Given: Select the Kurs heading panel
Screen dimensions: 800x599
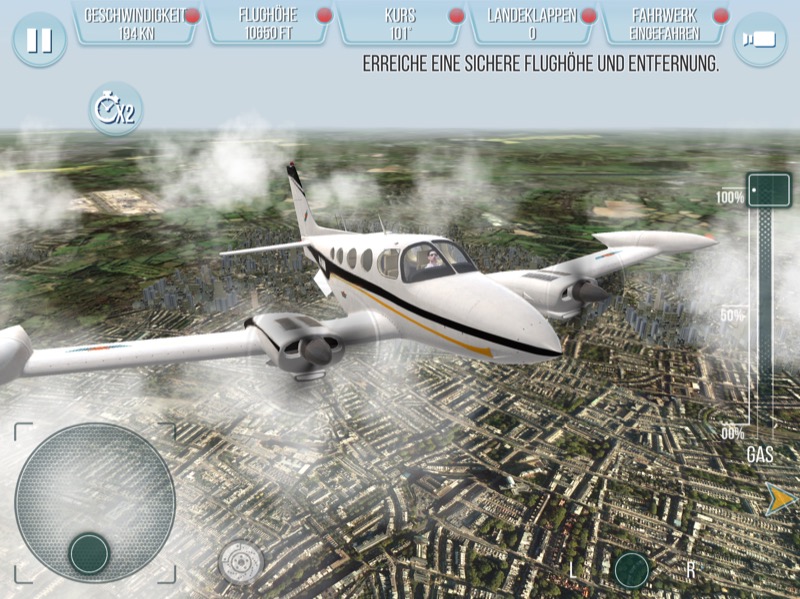Looking at the screenshot, I should [400, 23].
